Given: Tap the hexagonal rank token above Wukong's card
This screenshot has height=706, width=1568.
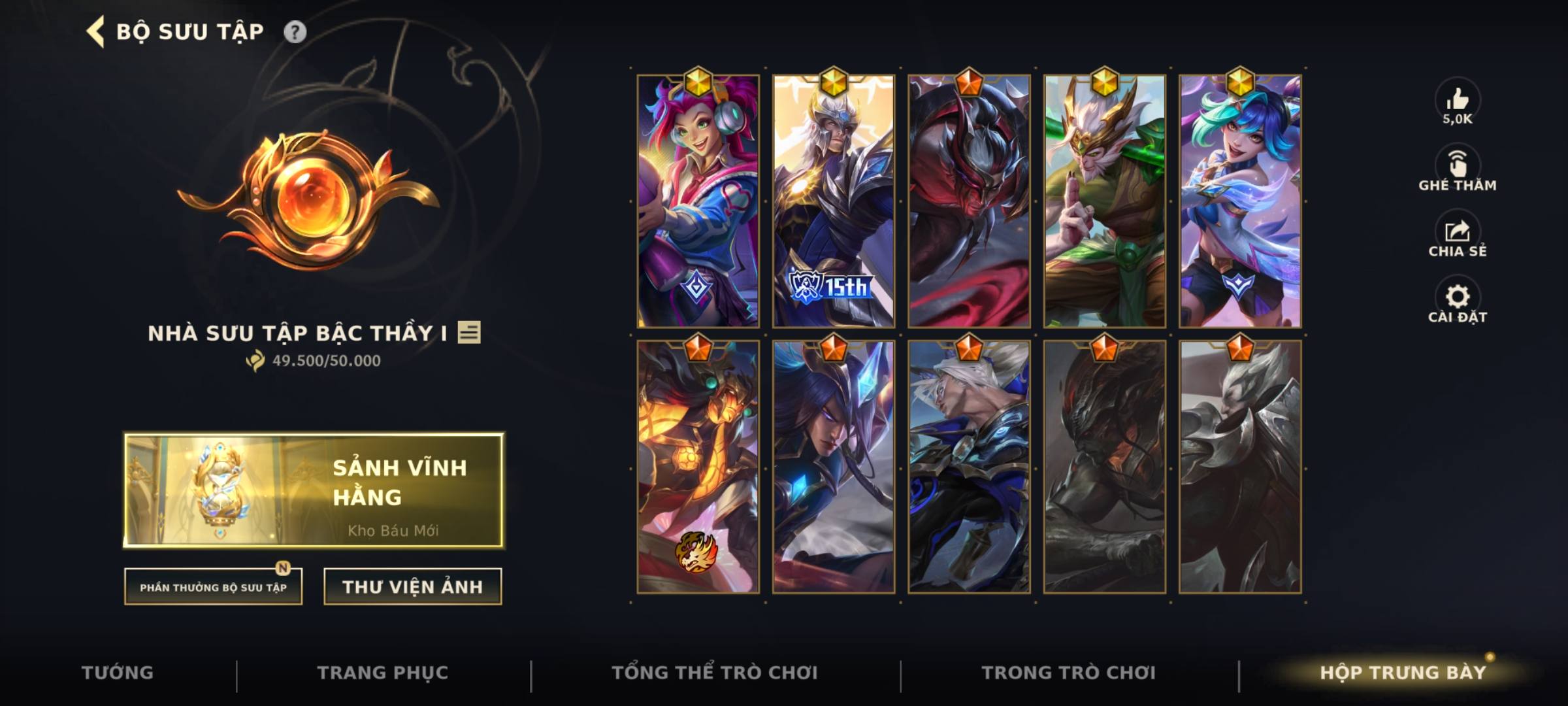Looking at the screenshot, I should 1107,84.
